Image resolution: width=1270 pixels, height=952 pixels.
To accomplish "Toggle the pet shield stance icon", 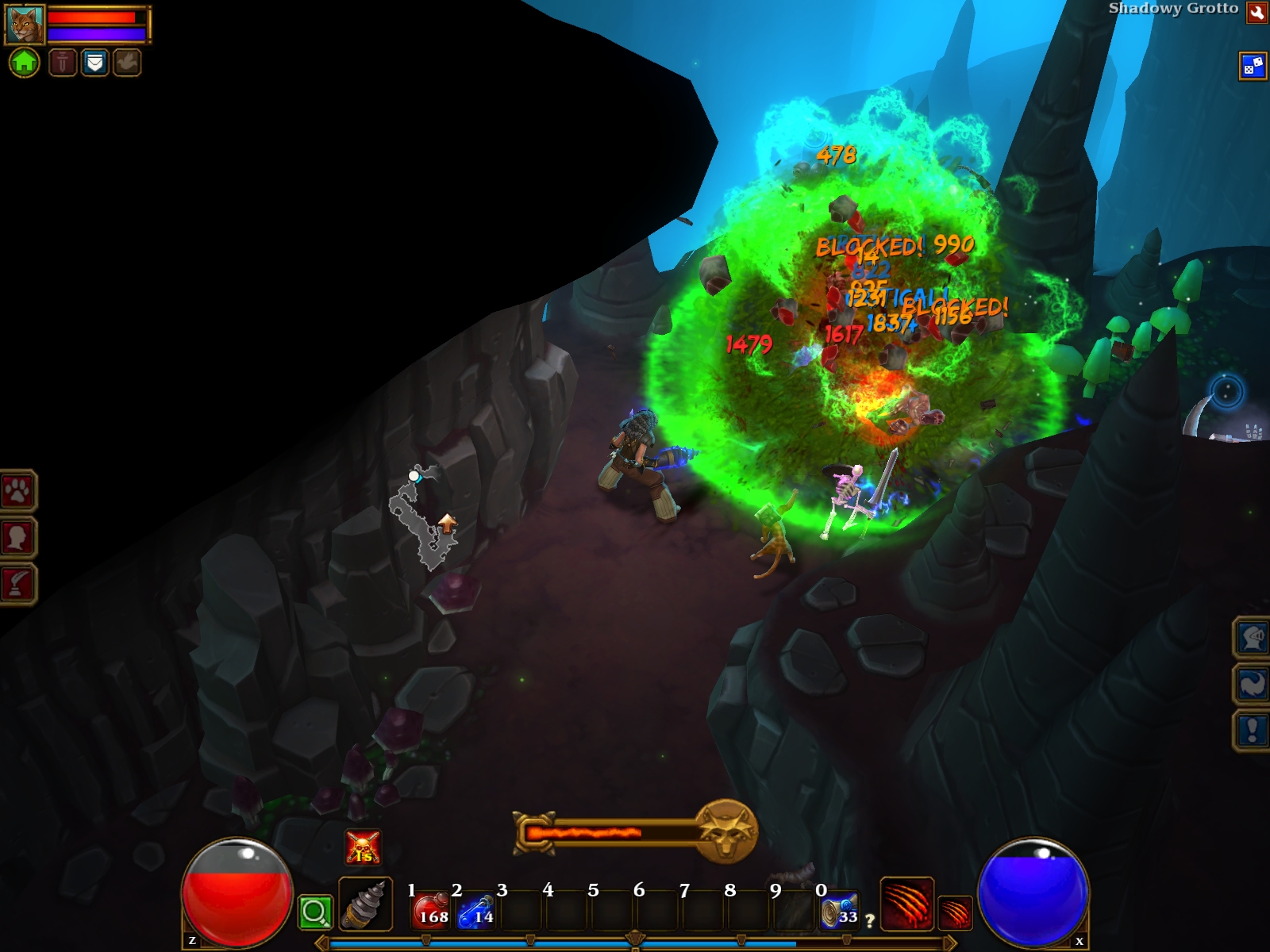I will coord(94,62).
